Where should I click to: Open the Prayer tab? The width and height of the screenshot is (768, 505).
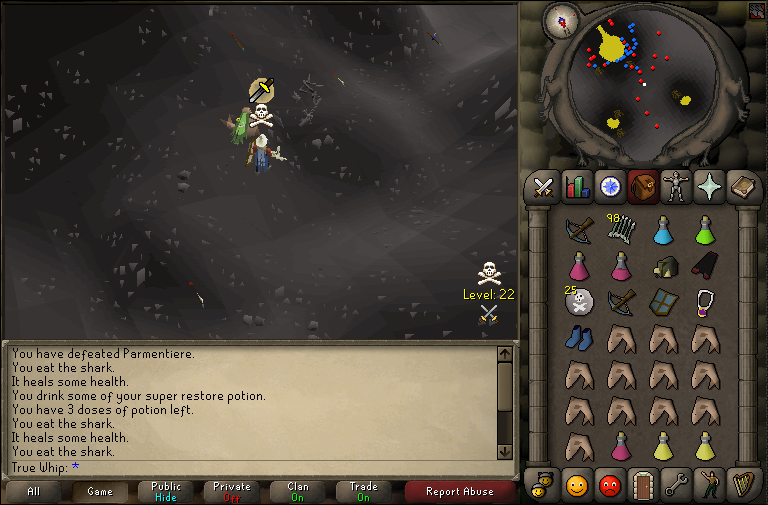tap(708, 187)
